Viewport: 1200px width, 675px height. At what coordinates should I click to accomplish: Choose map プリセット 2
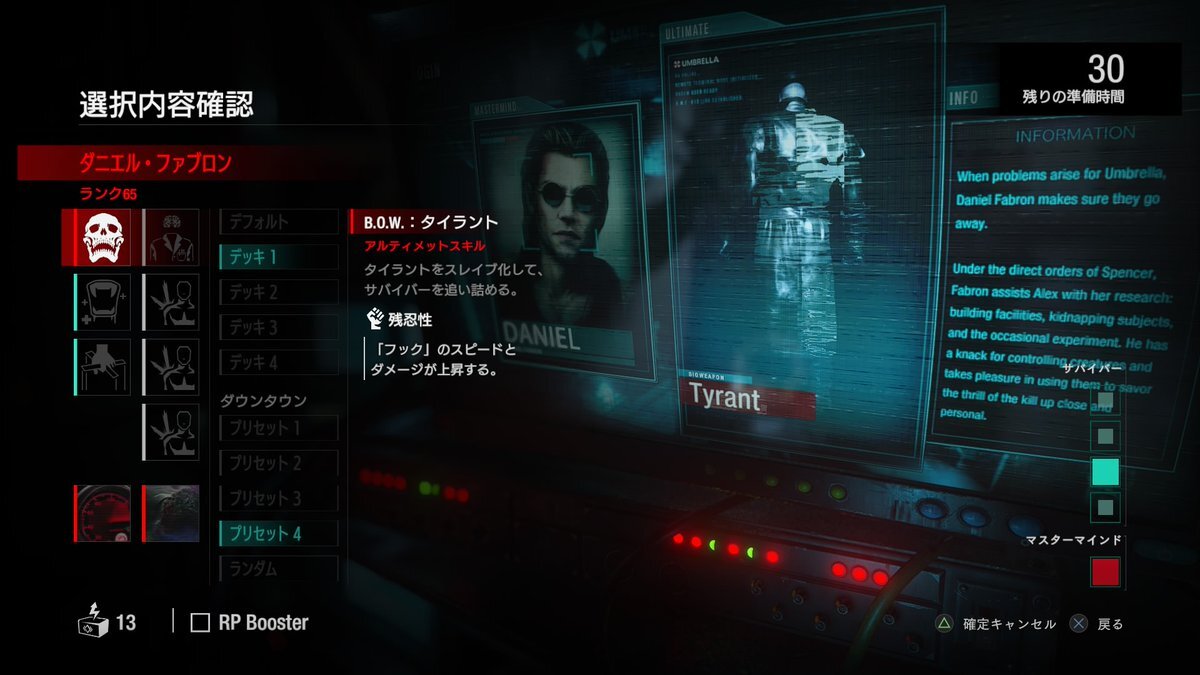click(x=279, y=463)
